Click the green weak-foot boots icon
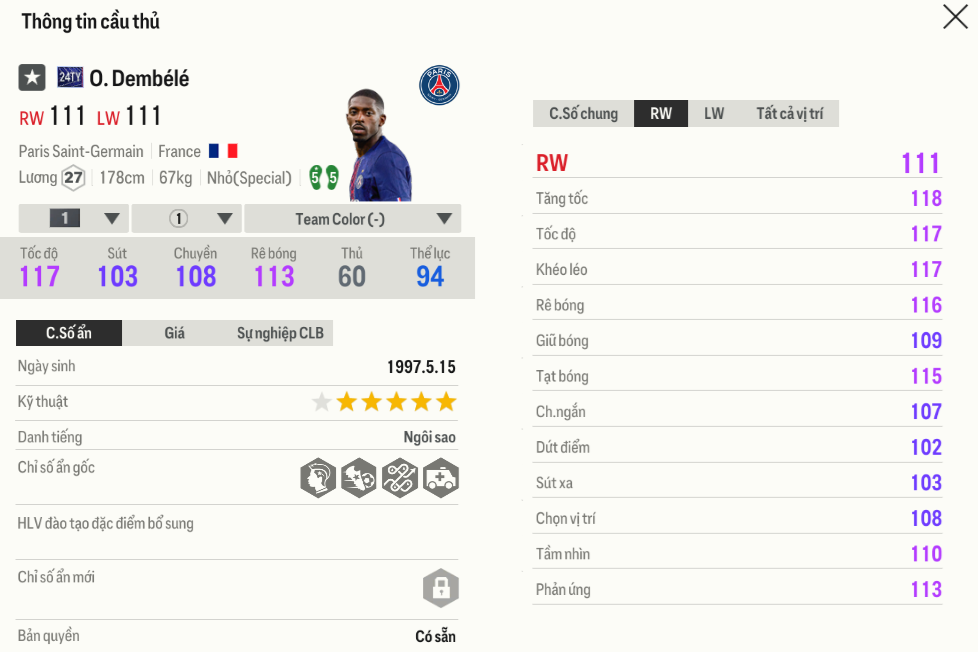Viewport: 978px width, 652px height. 323,178
